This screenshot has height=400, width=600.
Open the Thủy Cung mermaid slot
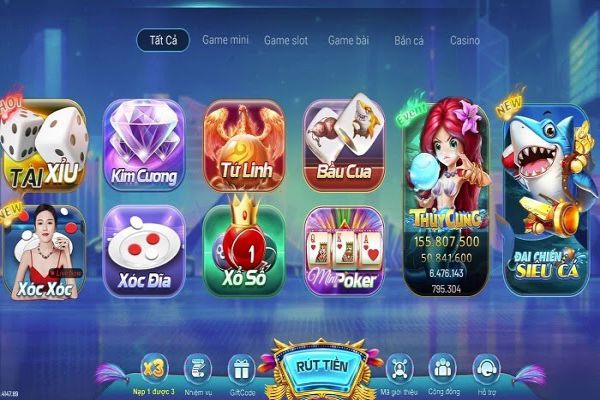click(445, 198)
